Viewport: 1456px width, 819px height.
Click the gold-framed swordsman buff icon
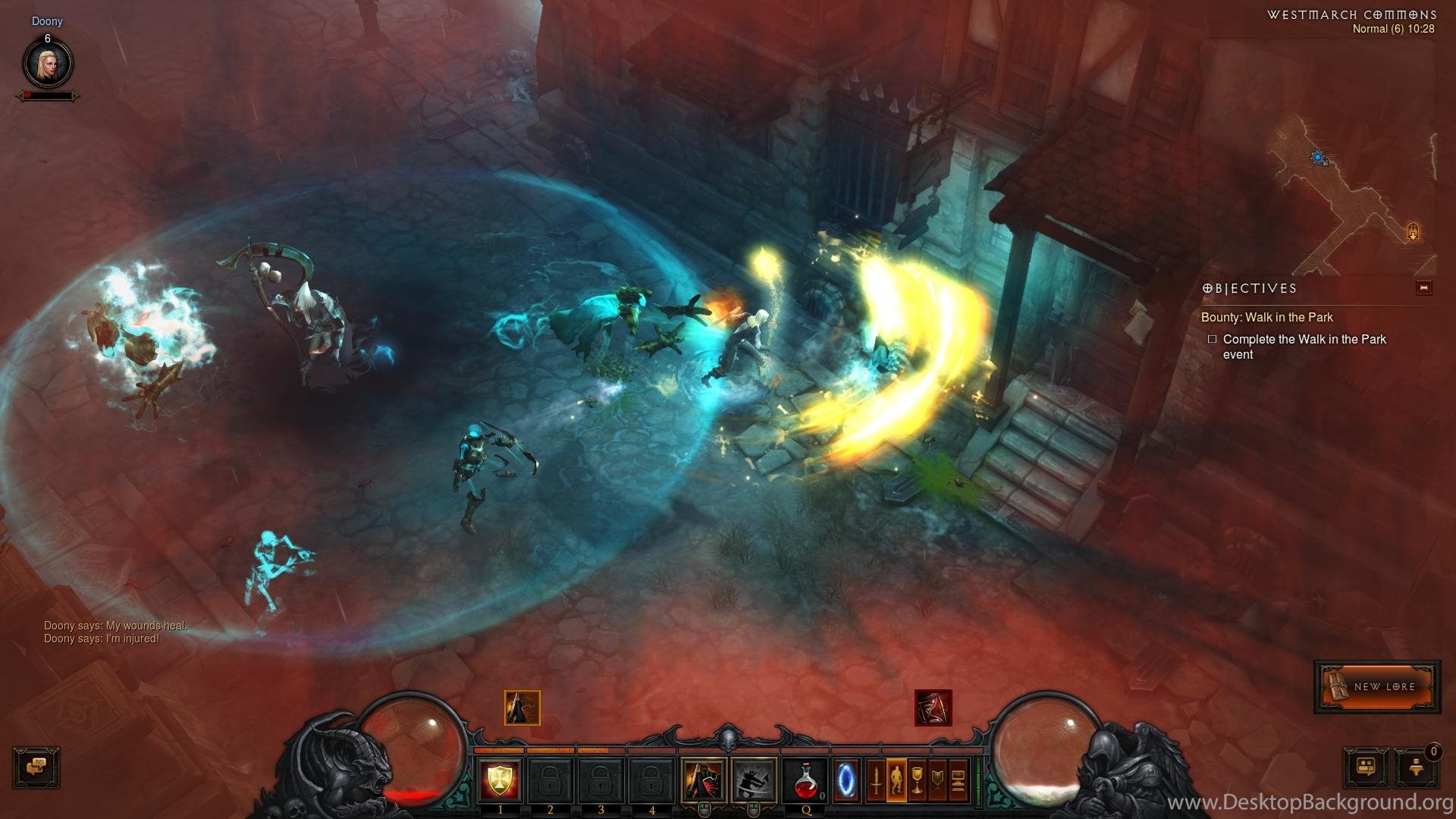(x=522, y=708)
